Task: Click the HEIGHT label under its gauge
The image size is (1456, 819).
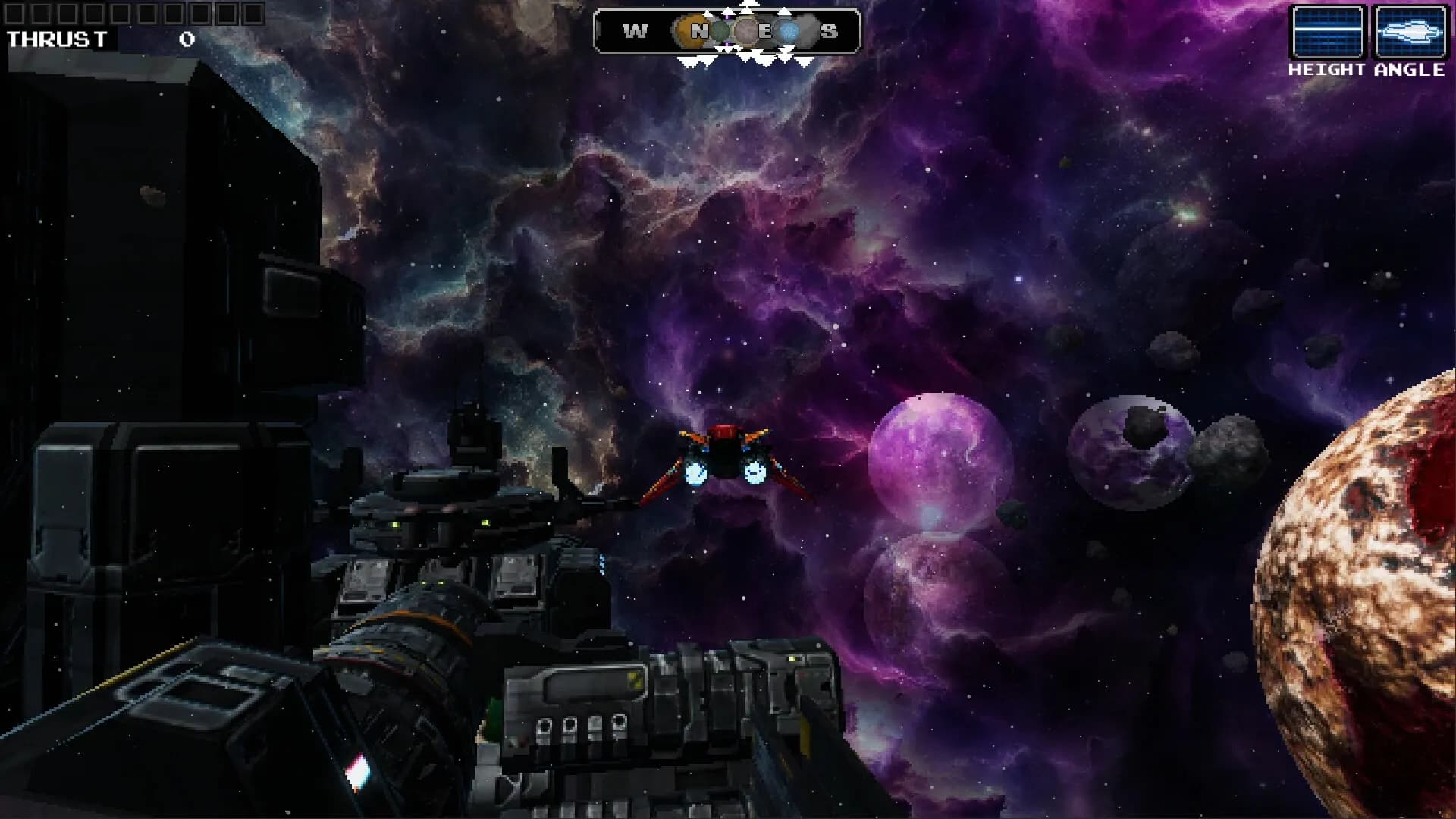Action: (x=1326, y=71)
